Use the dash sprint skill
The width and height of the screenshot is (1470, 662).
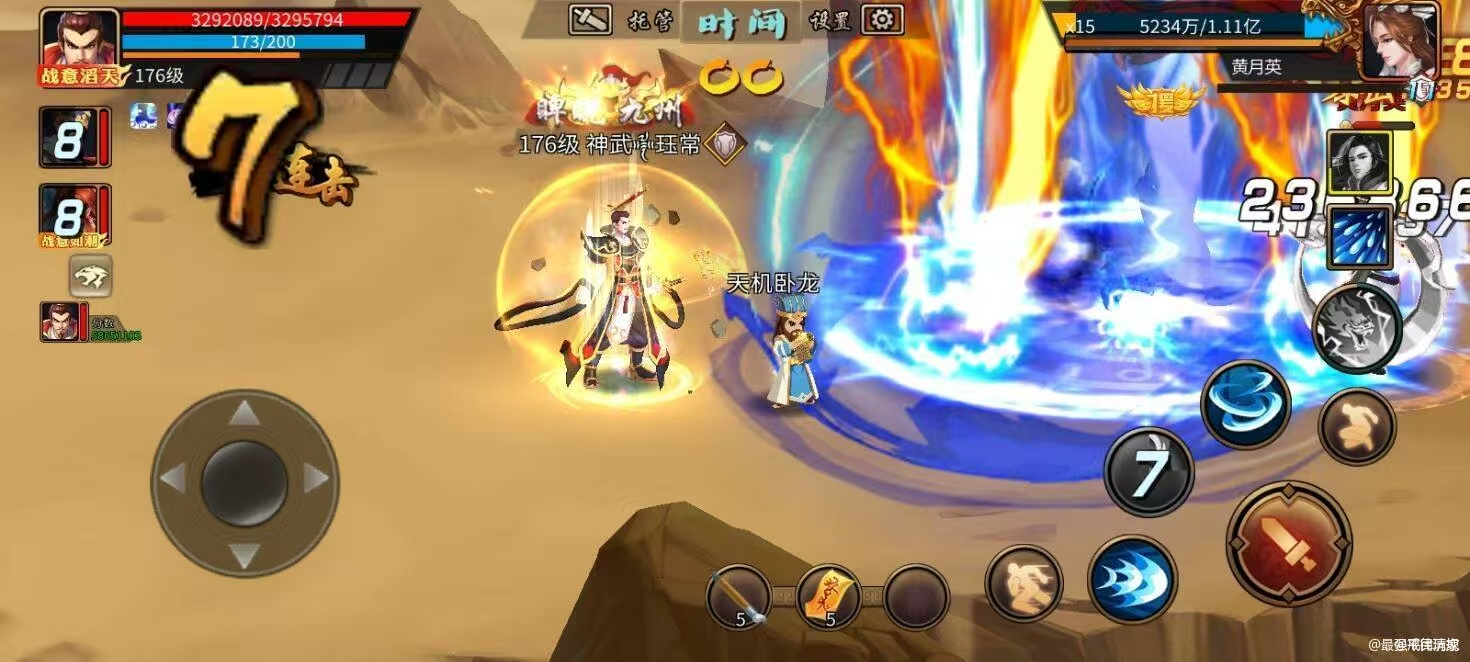click(x=1023, y=583)
